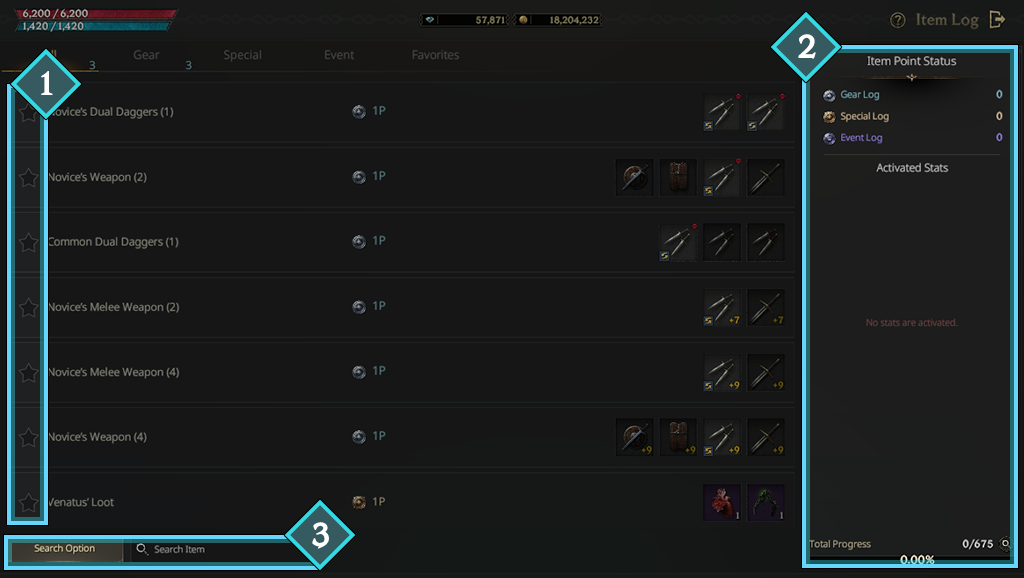Open the Event Log point entry
1024x578 pixels.
point(861,138)
